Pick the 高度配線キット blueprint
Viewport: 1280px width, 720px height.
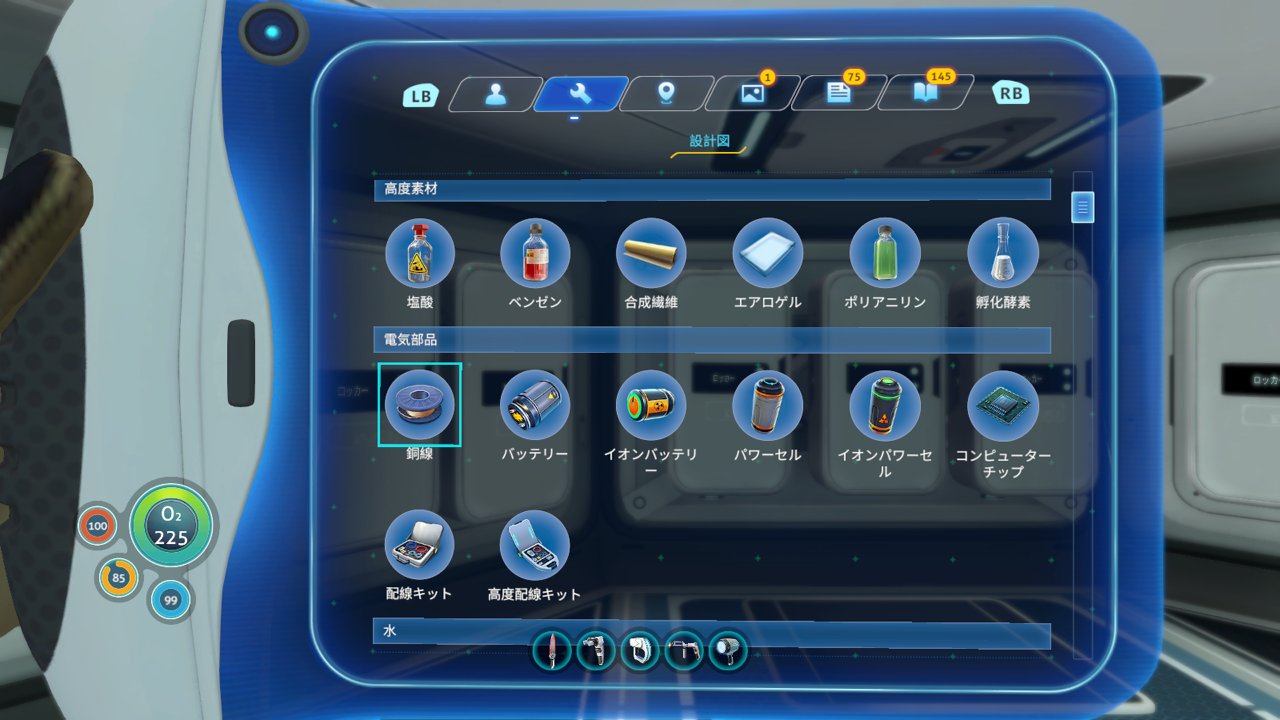[x=535, y=545]
